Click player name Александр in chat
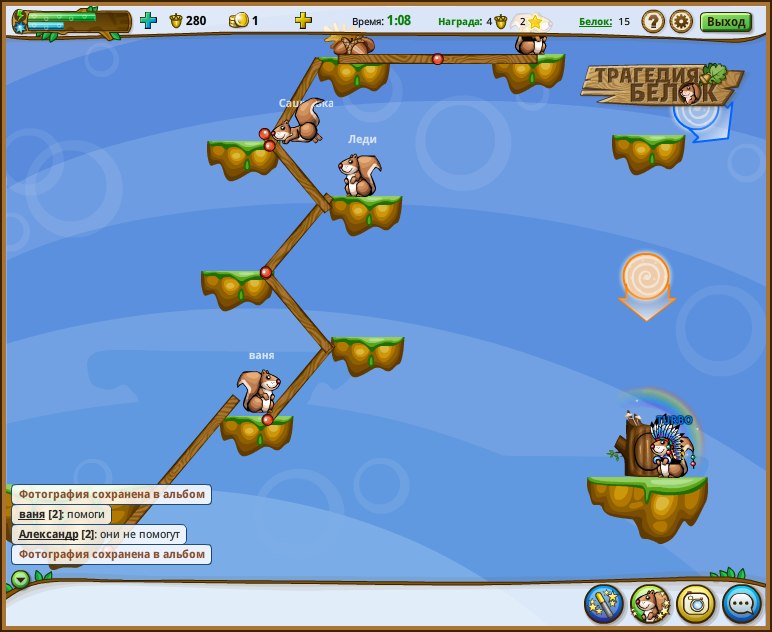Image resolution: width=772 pixels, height=632 pixels. [48, 534]
